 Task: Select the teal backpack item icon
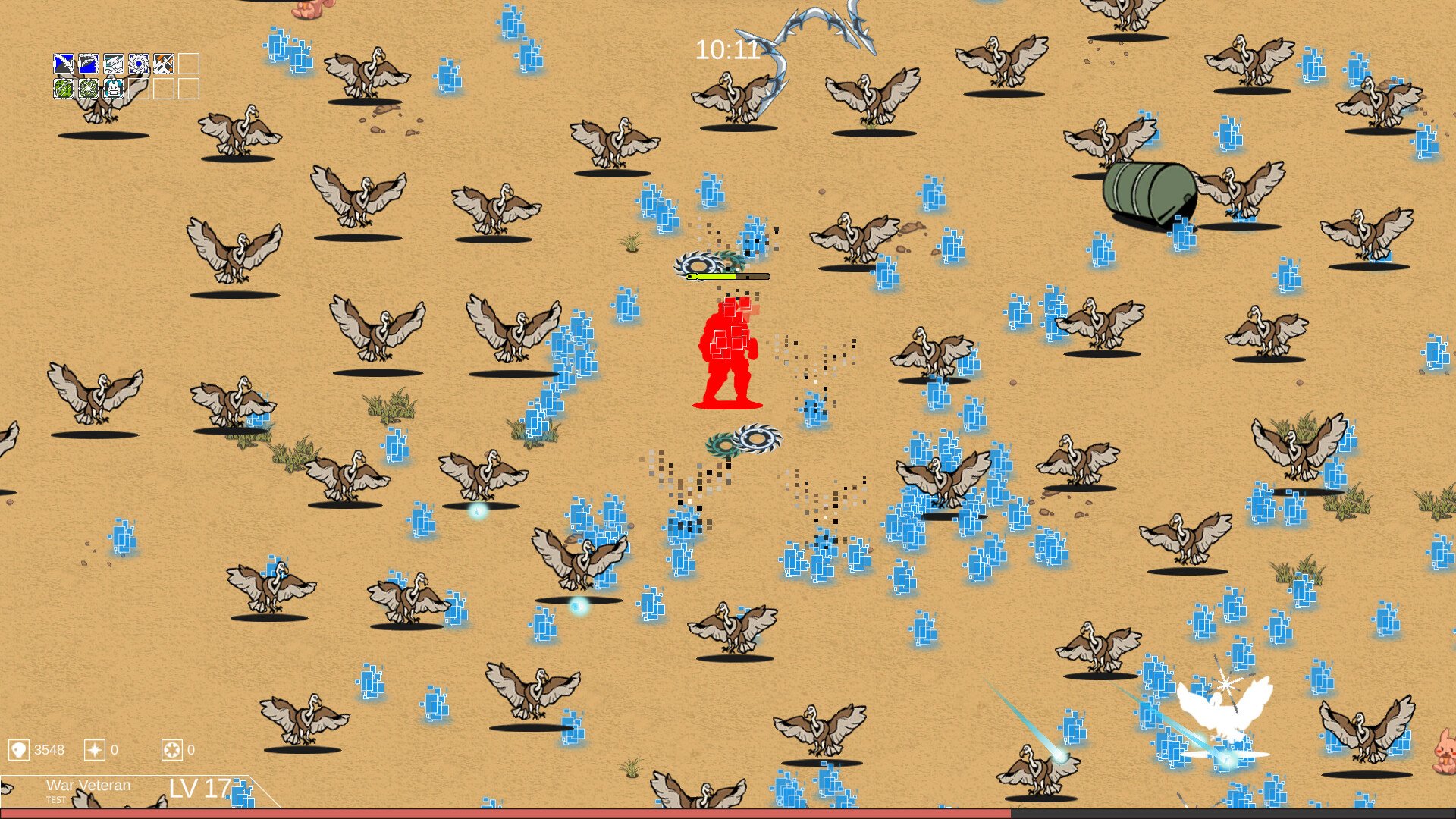pos(114,89)
